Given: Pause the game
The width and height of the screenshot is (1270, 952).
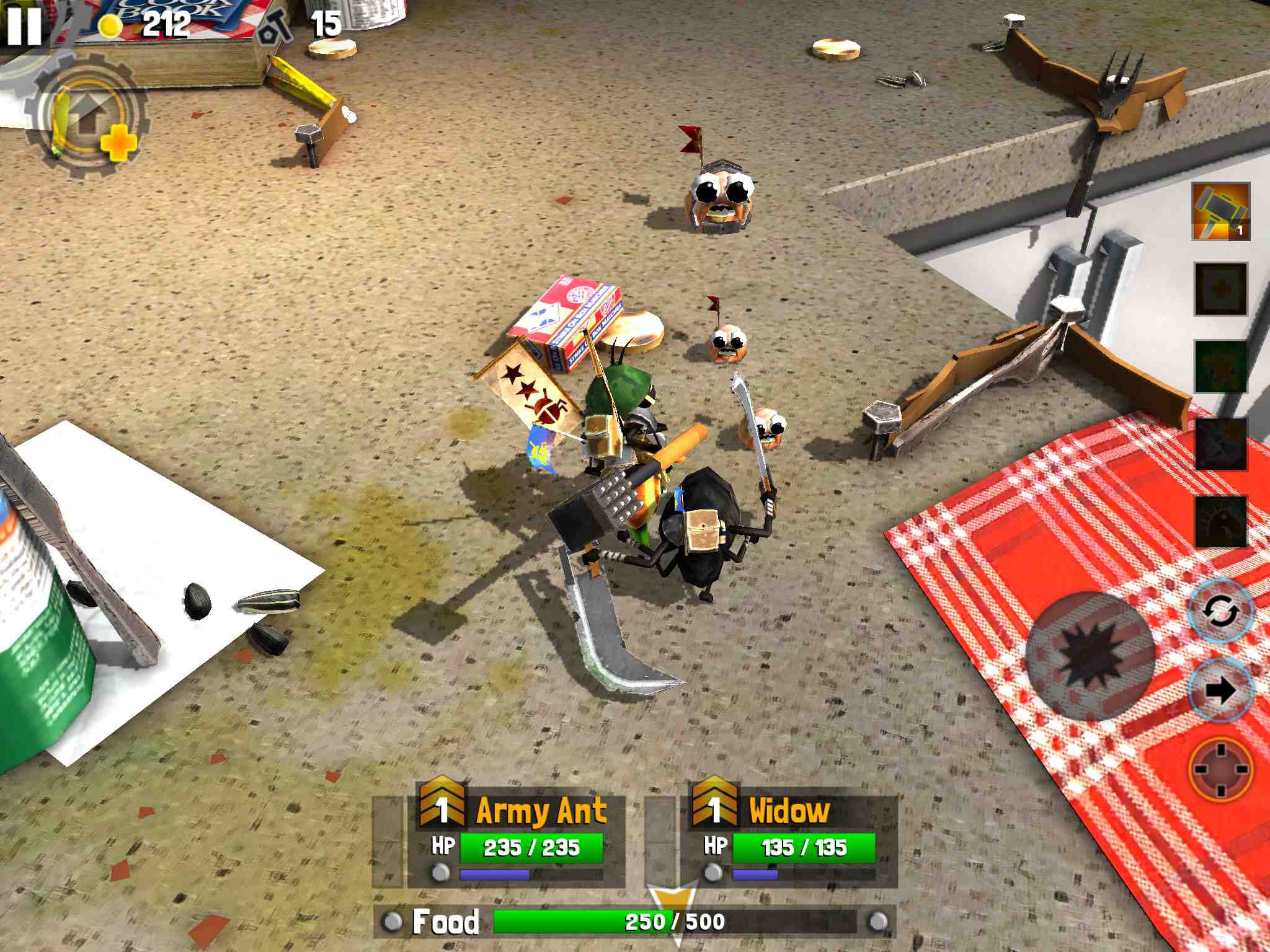Looking at the screenshot, I should [24, 25].
